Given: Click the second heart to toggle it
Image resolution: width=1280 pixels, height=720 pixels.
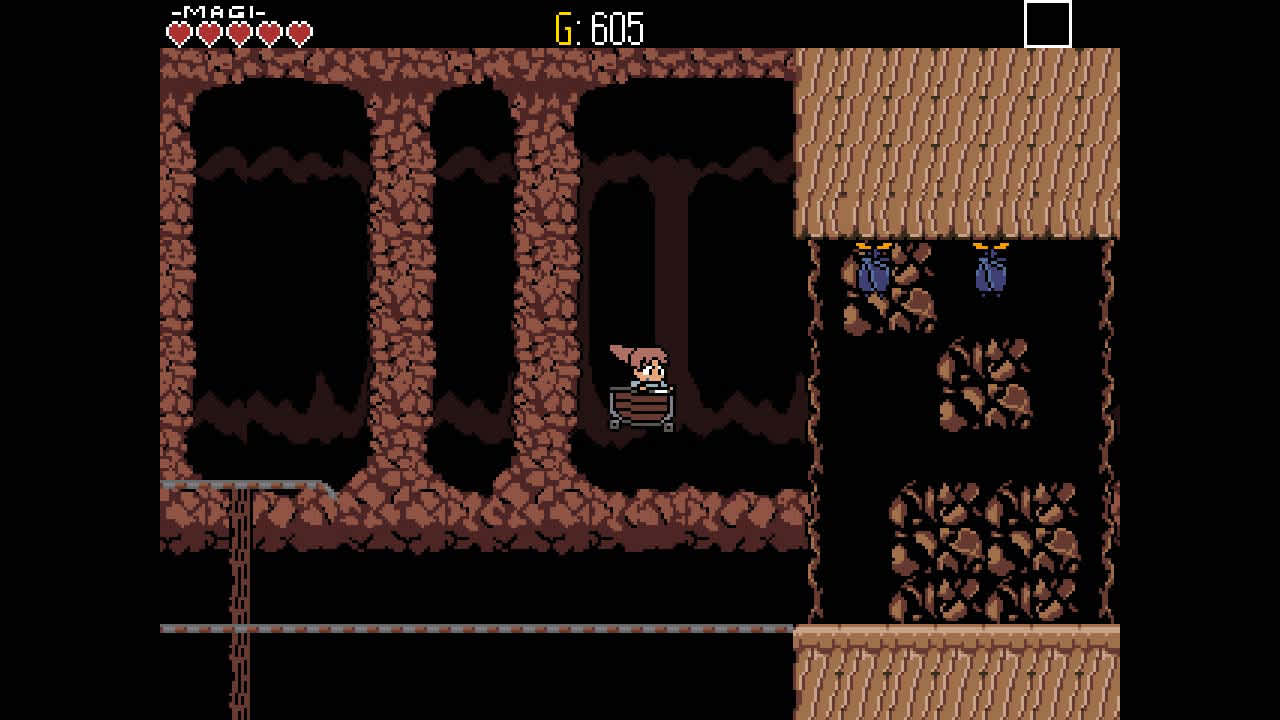Looking at the screenshot, I should click(208, 31).
